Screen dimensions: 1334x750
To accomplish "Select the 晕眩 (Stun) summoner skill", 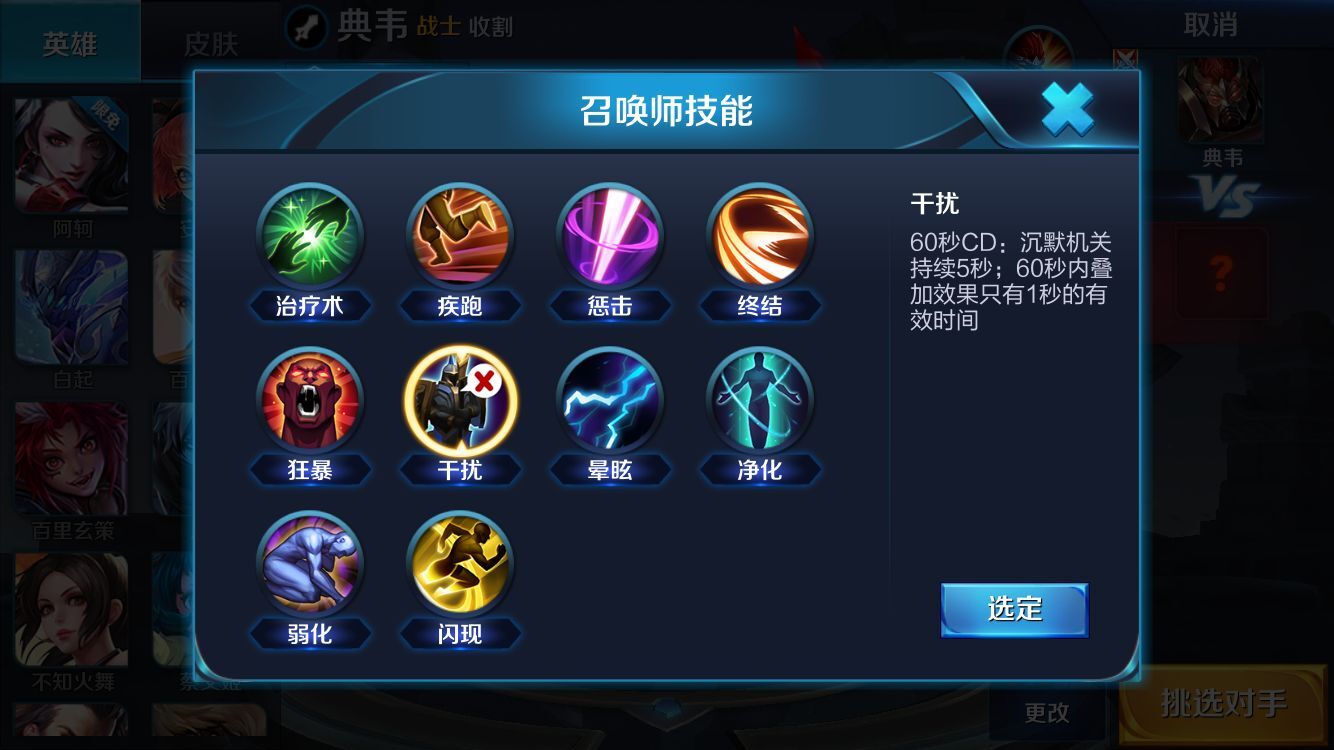I will point(610,398).
